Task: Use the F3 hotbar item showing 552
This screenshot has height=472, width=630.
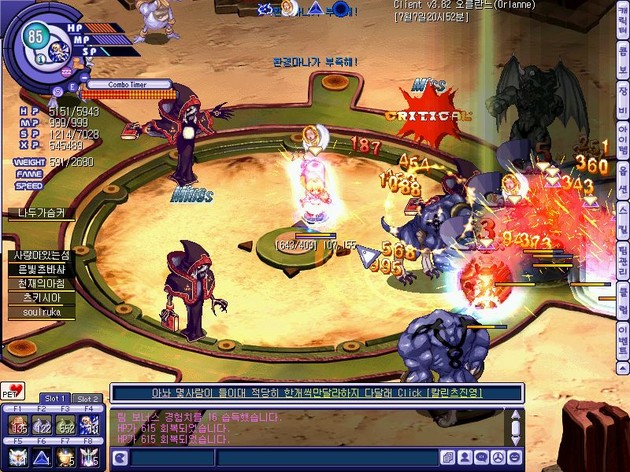Action: 67,425
